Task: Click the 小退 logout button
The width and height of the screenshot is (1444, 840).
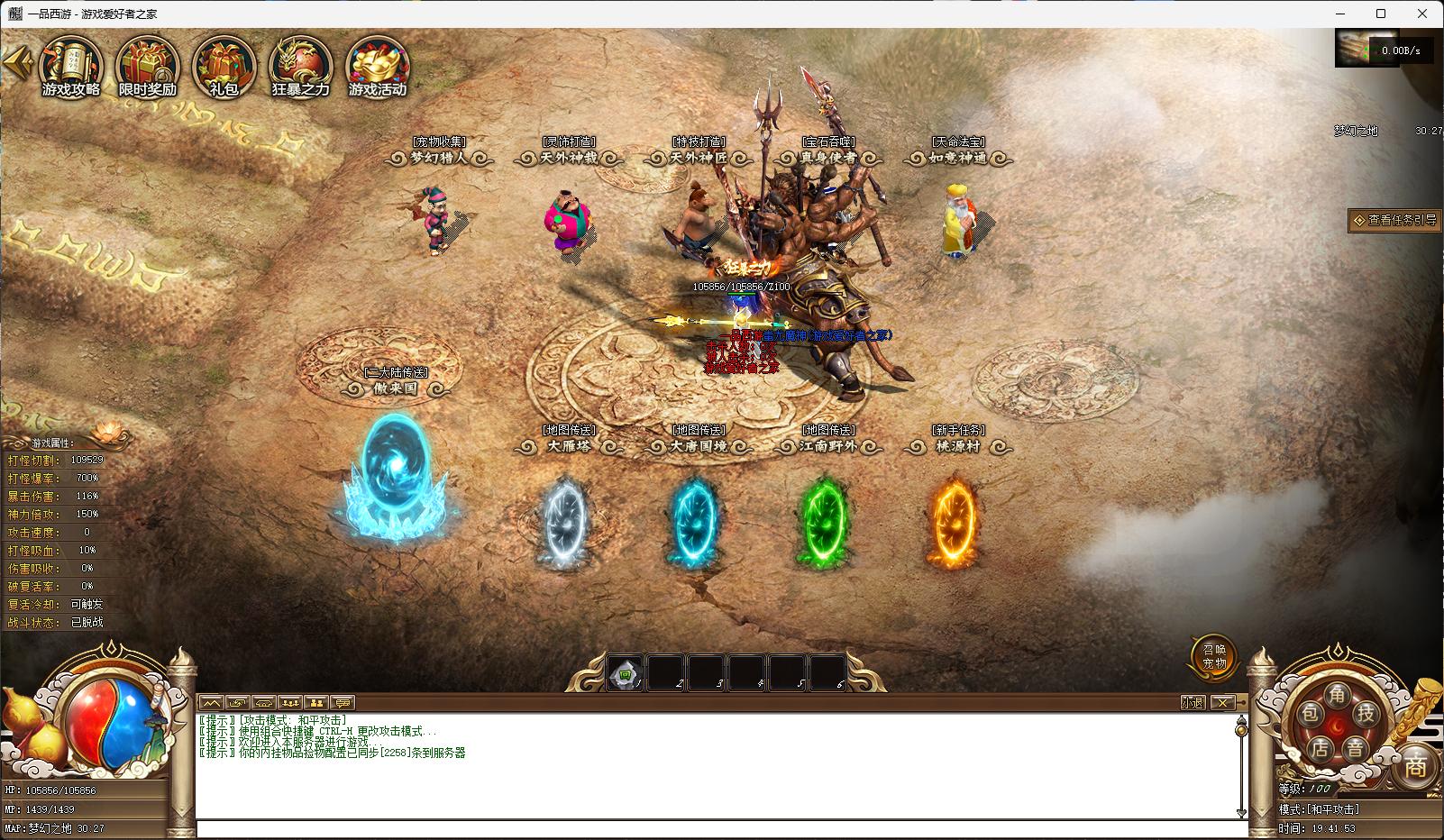Action: coord(1193,702)
